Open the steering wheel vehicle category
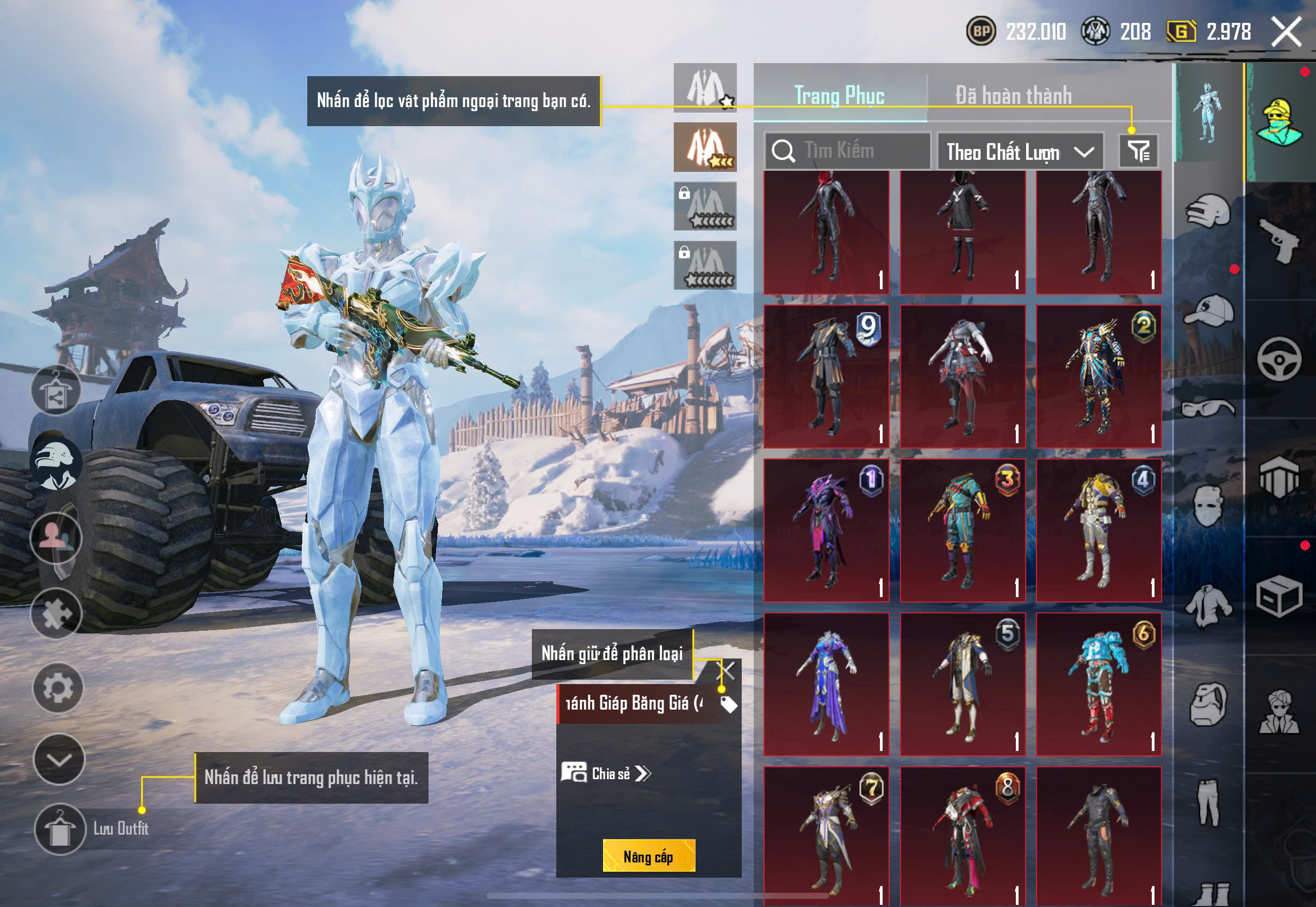The image size is (1316, 907). [x=1279, y=359]
